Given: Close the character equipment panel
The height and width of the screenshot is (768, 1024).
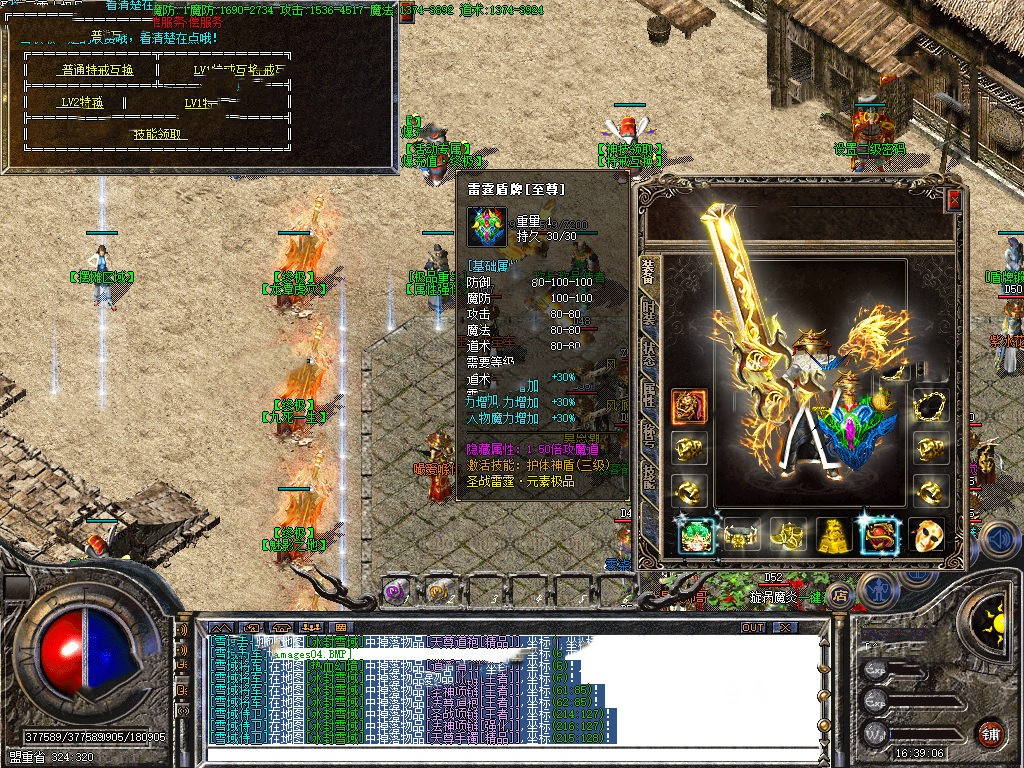Looking at the screenshot, I should point(954,200).
